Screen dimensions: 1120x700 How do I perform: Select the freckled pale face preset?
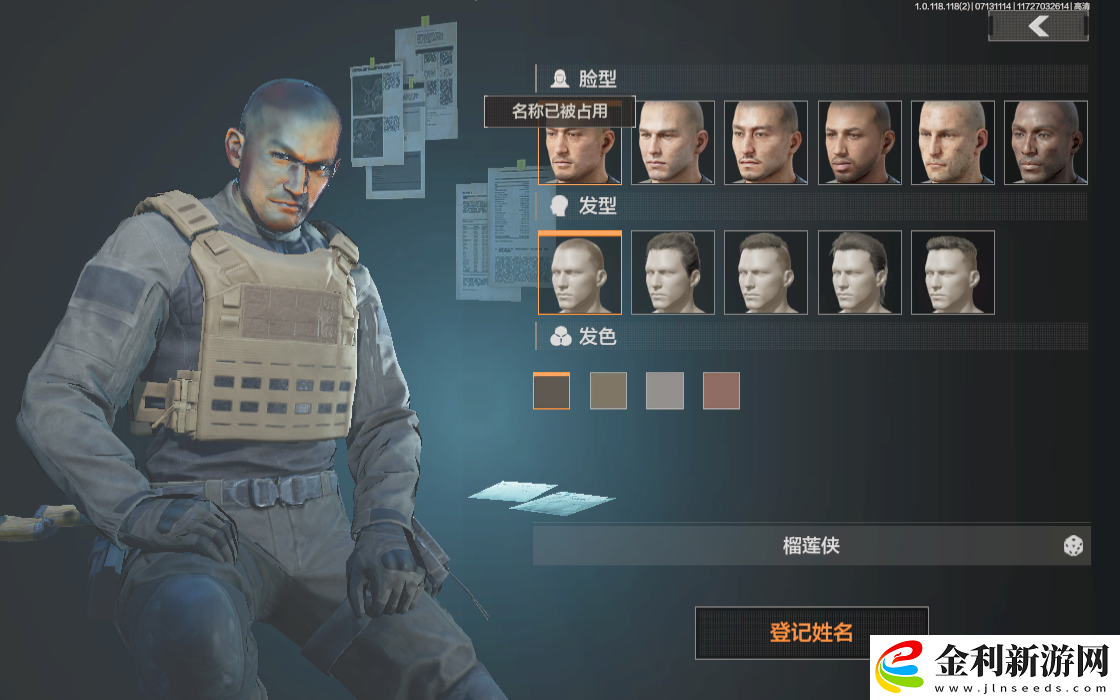952,143
